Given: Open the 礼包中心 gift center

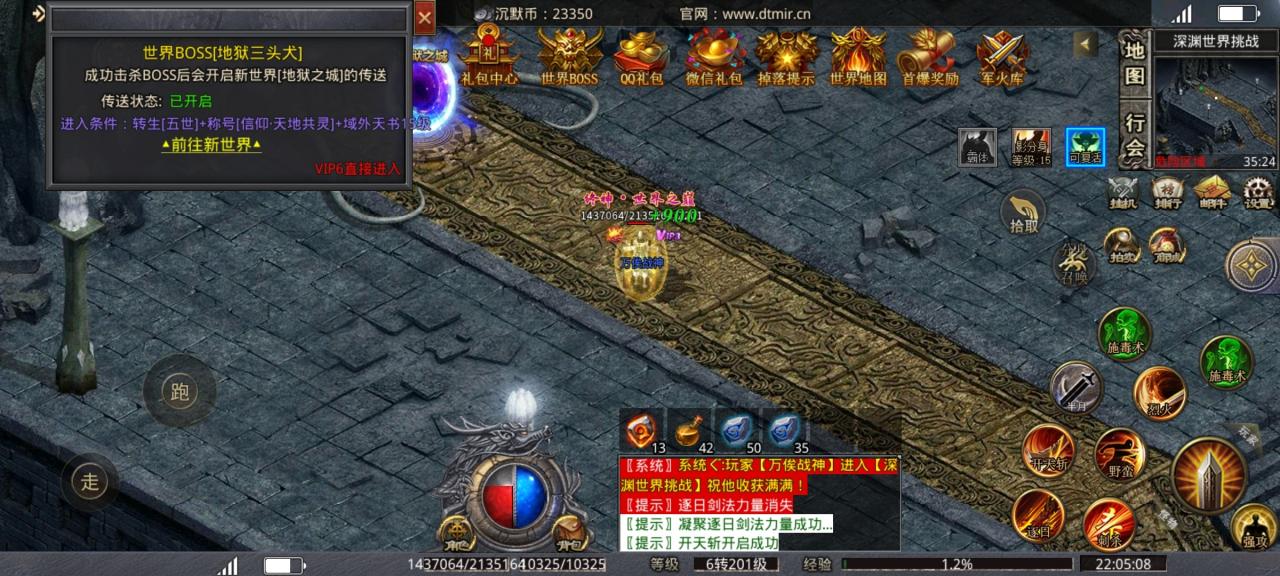Looking at the screenshot, I should [489, 56].
